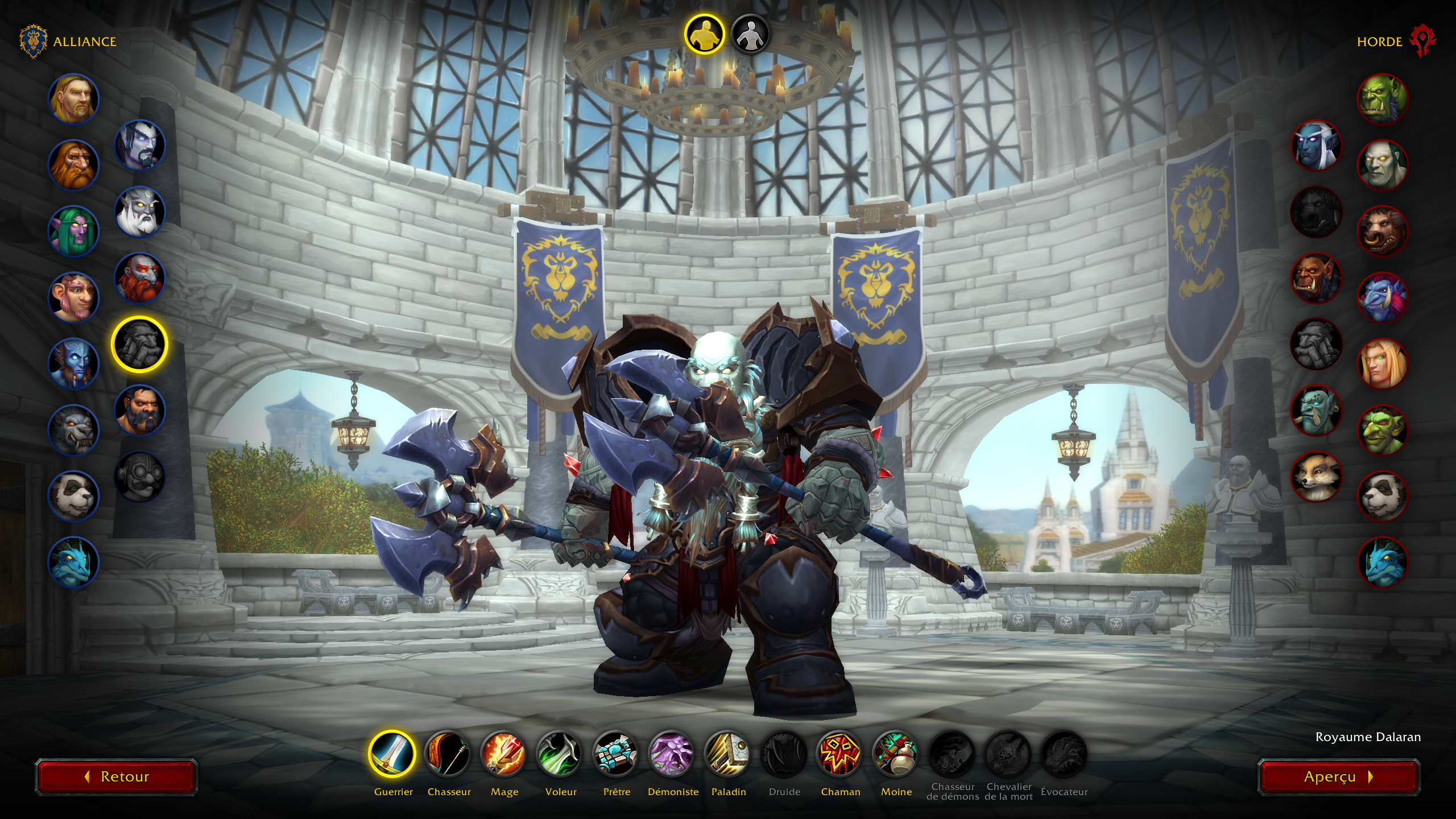Select the Guerrier class
This screenshot has width=1456, height=819.
pos(392,754)
